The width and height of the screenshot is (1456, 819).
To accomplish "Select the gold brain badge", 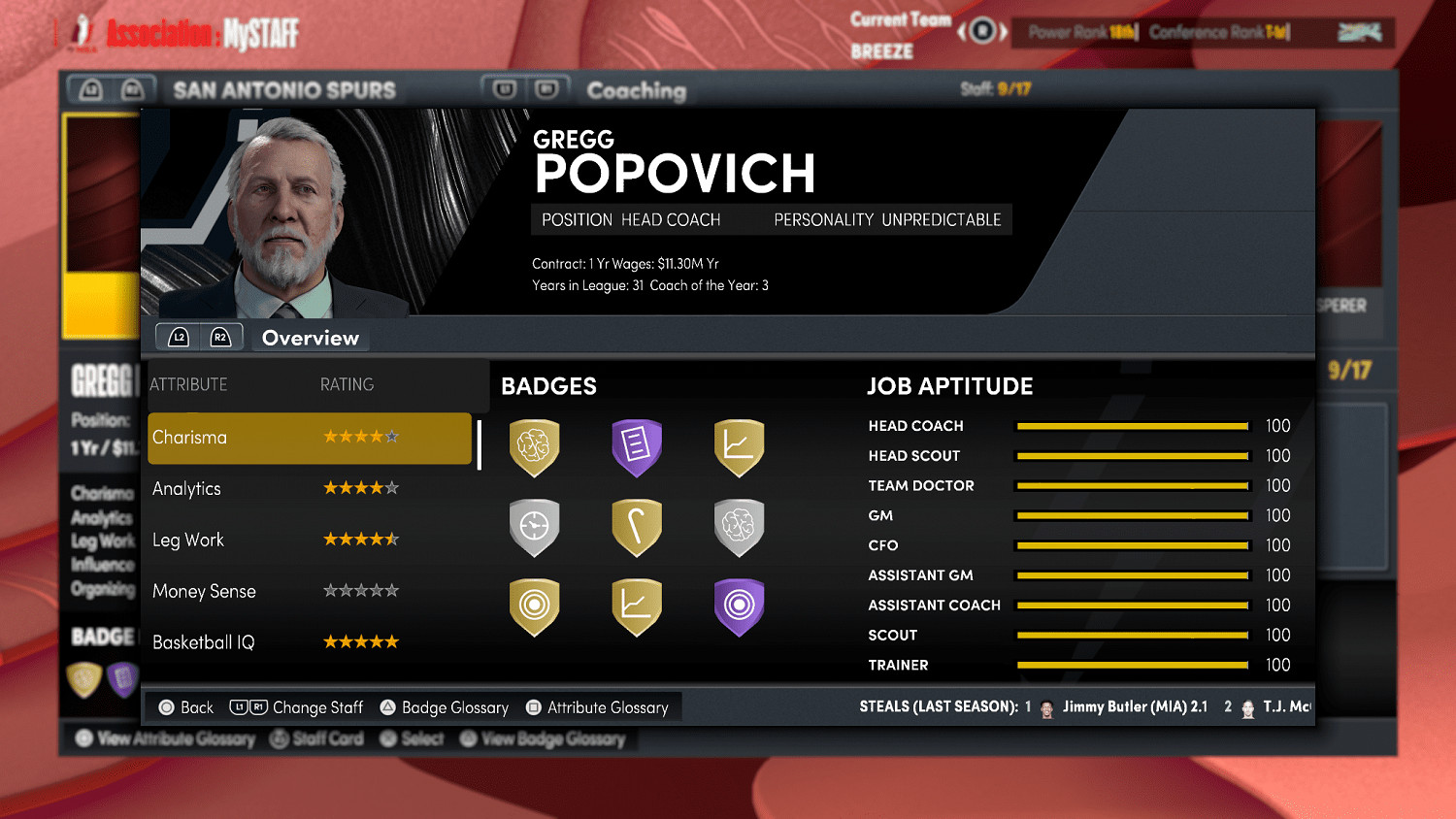I will click(535, 446).
